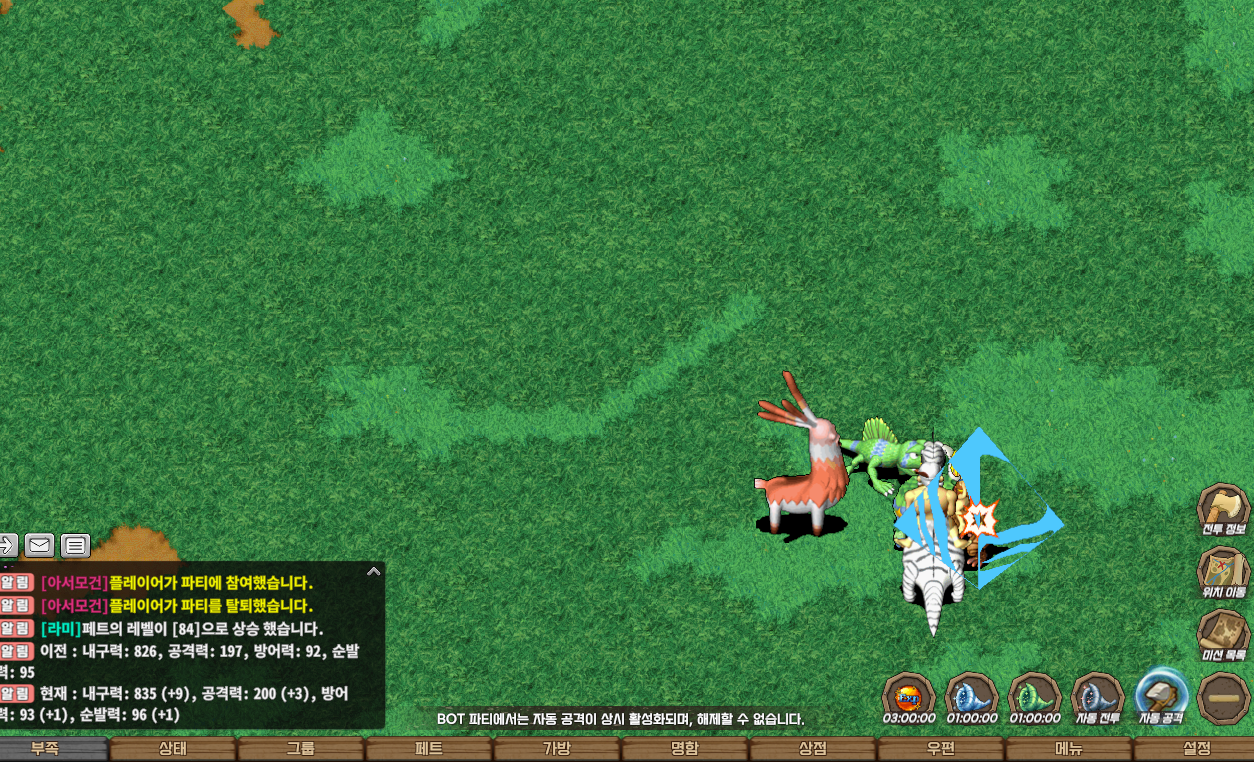Click the list icon above chat
This screenshot has width=1254, height=762.
coord(75,545)
